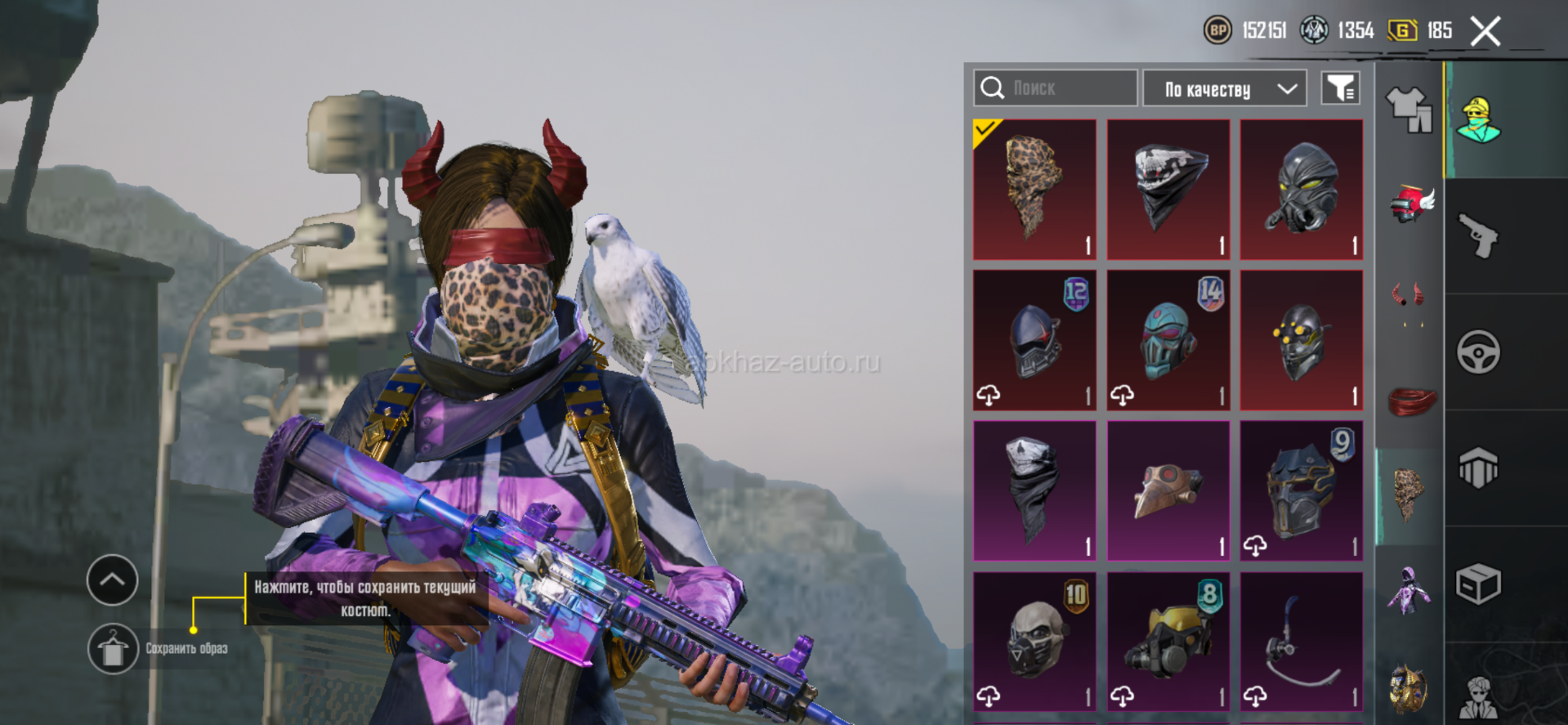Open the filter options
Viewport: 1568px width, 725px height.
[1340, 88]
